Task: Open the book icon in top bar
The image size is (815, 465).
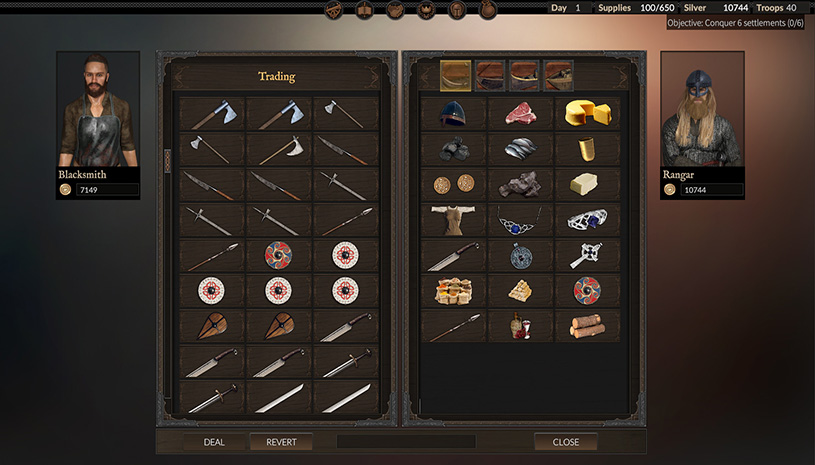Action: coord(365,10)
